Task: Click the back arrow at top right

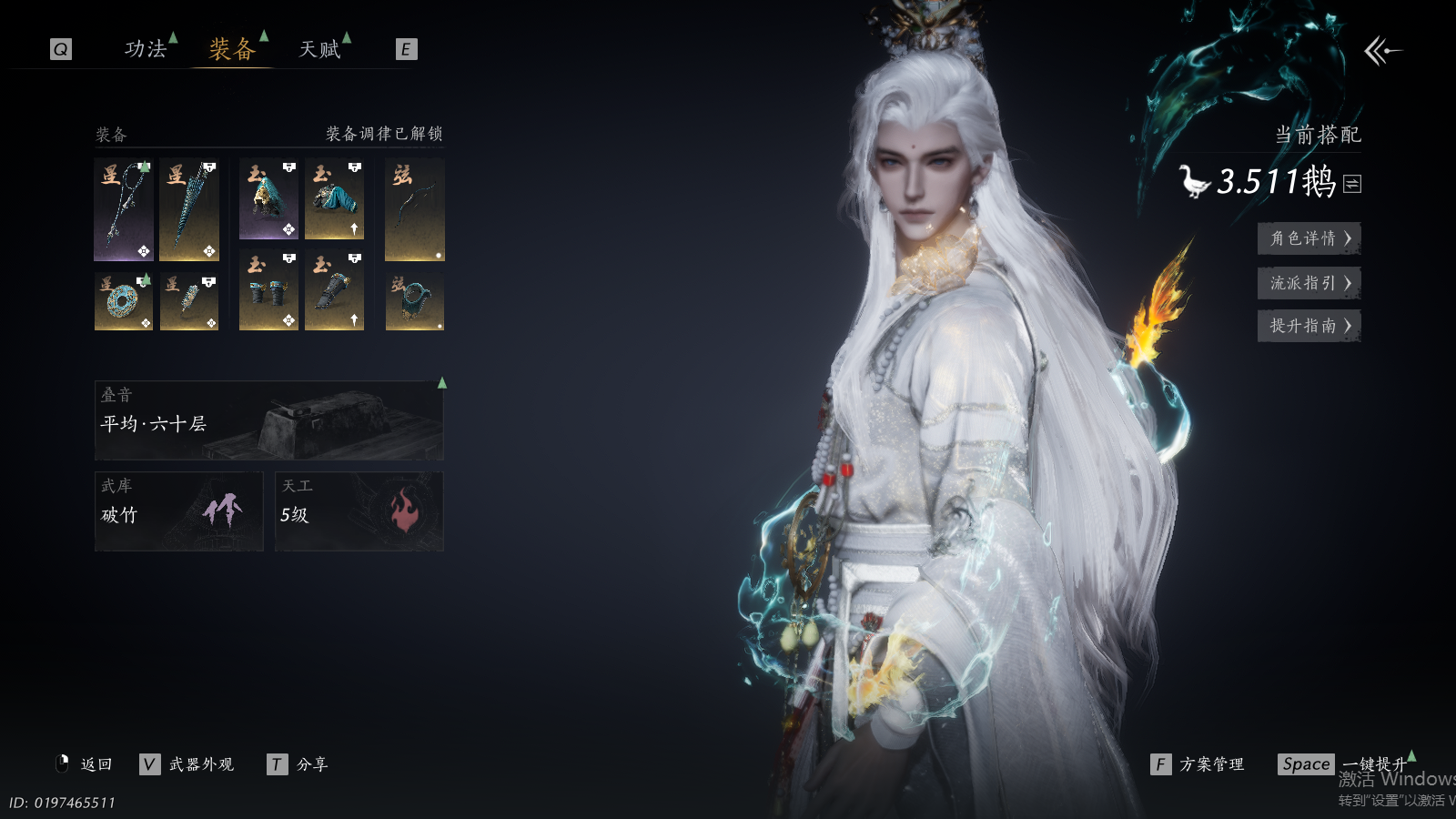Action: tap(1382, 51)
